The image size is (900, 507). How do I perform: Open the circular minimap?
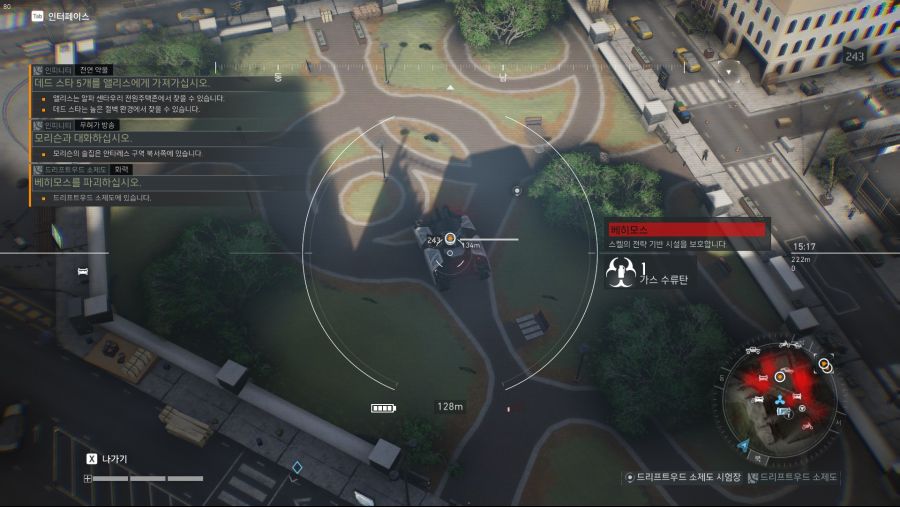[783, 395]
